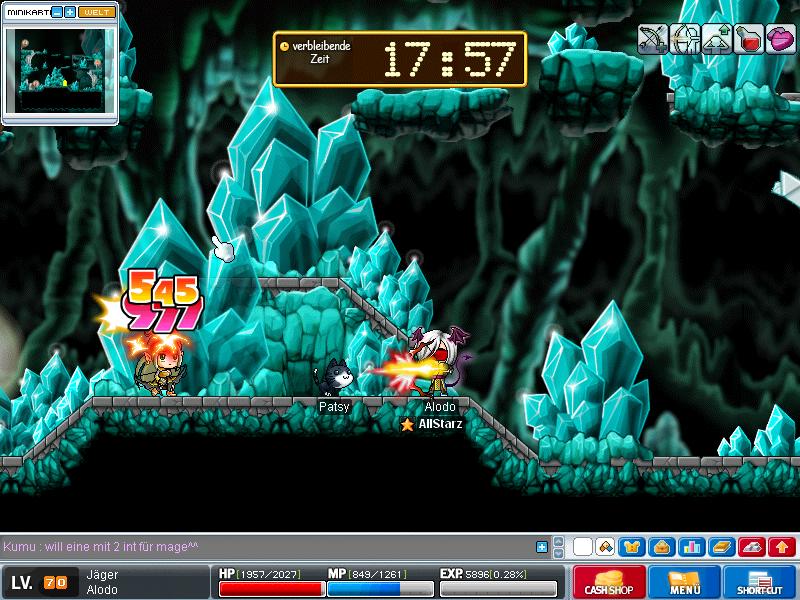Click the red up-arrow quickbar button

point(782,547)
